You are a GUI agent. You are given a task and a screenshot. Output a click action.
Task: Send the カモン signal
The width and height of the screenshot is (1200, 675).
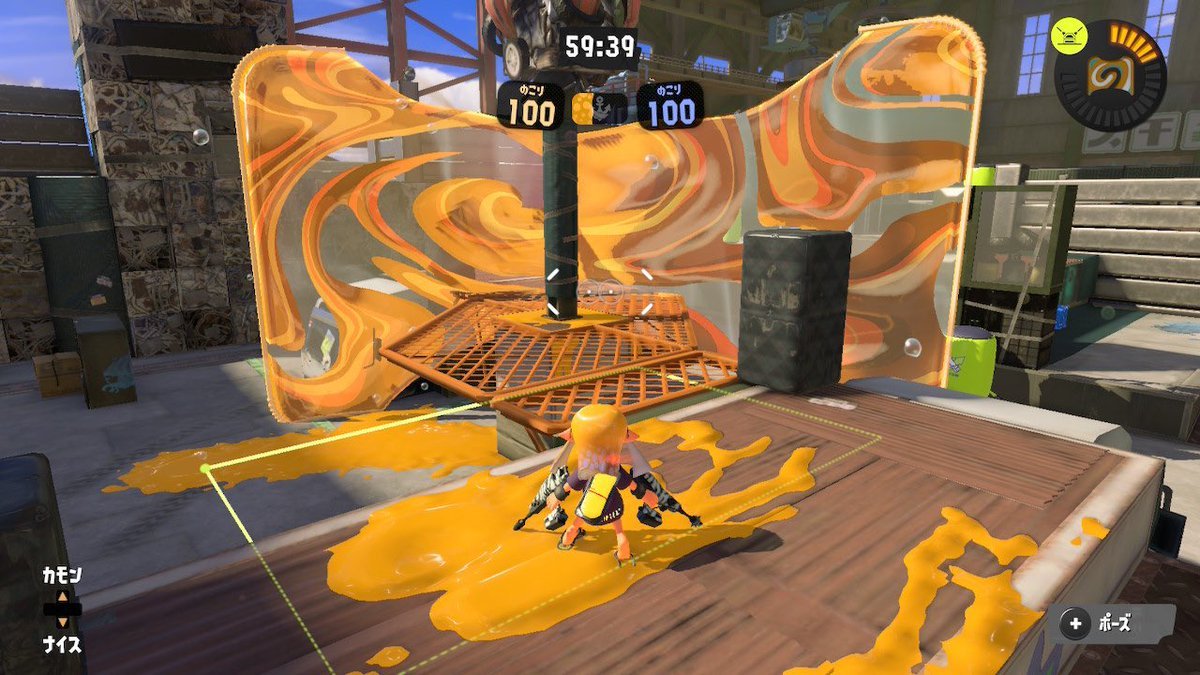pos(61,576)
